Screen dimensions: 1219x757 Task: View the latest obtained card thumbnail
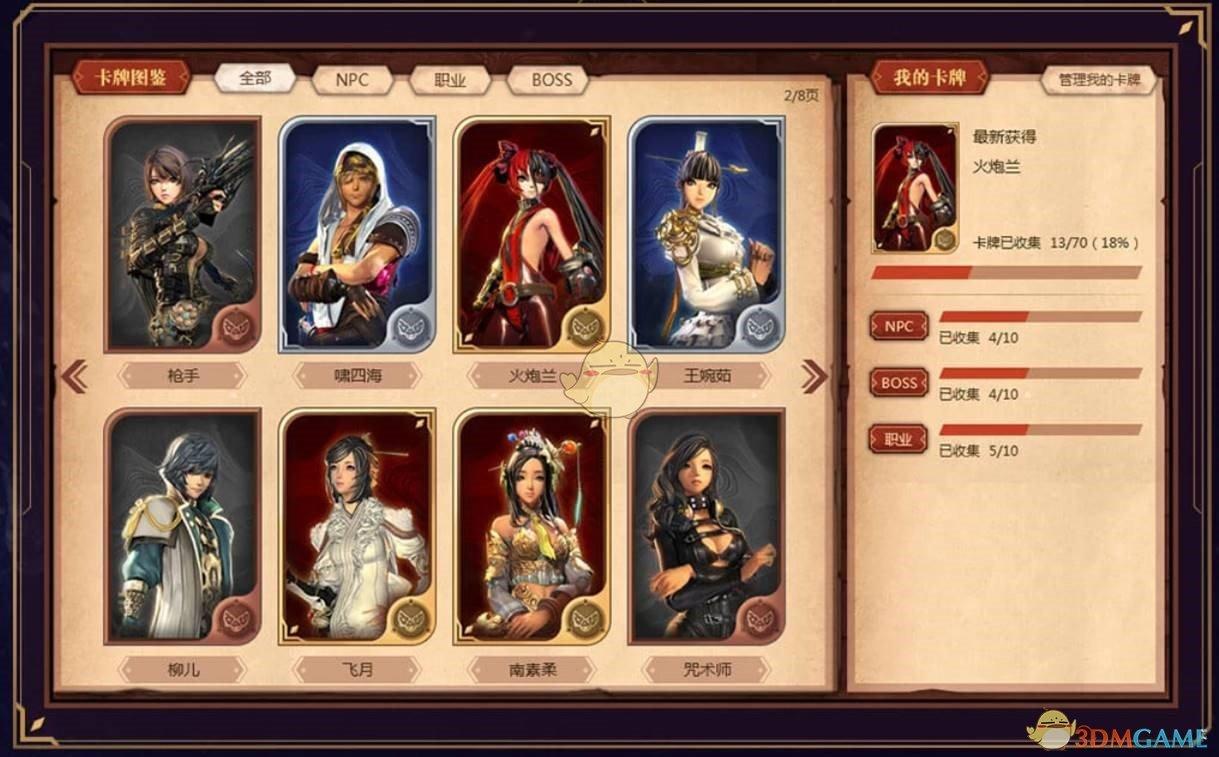[915, 188]
